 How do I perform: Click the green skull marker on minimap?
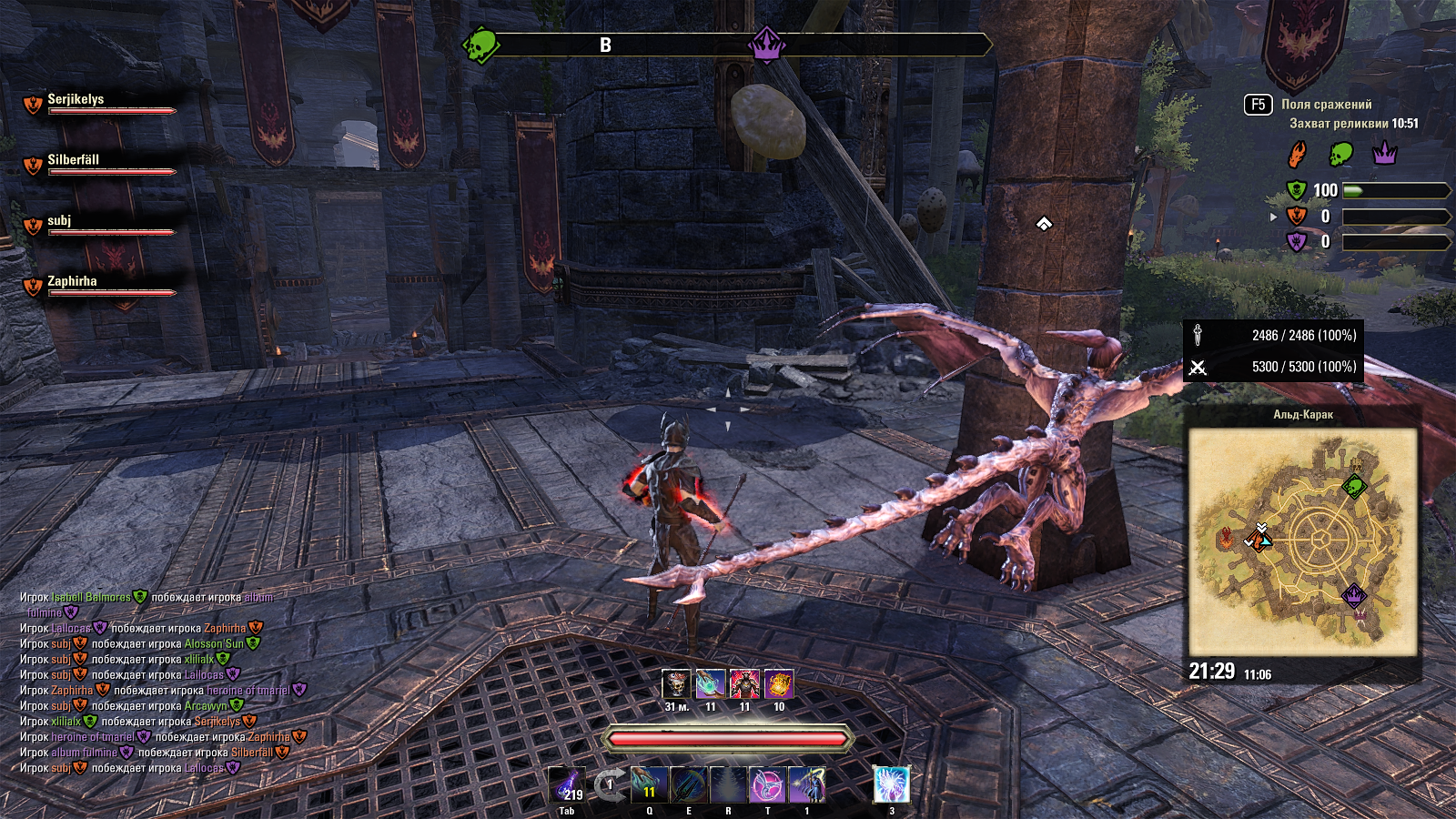point(1354,486)
